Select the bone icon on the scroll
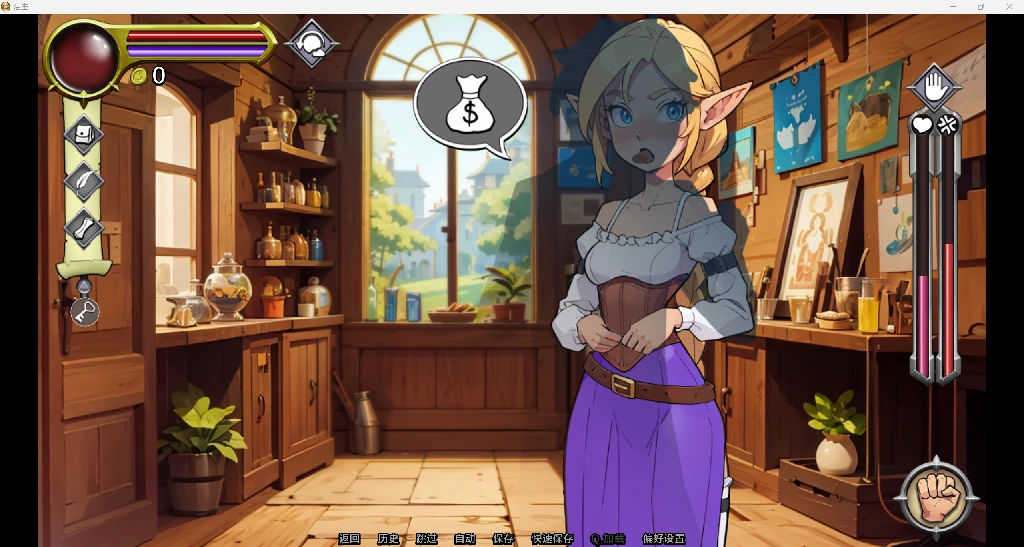The image size is (1024, 547). pyautogui.click(x=84, y=228)
